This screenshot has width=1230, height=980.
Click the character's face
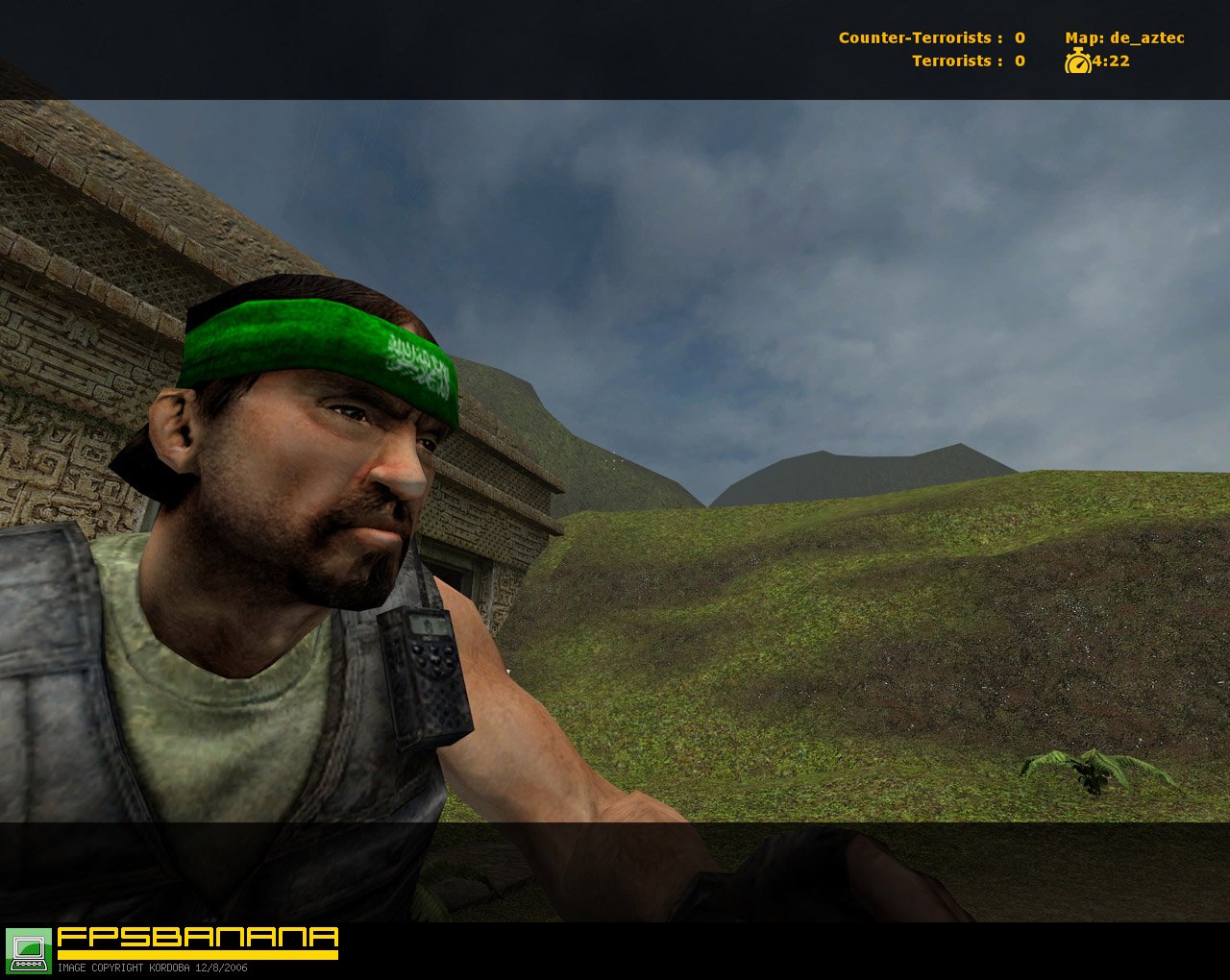(317, 480)
